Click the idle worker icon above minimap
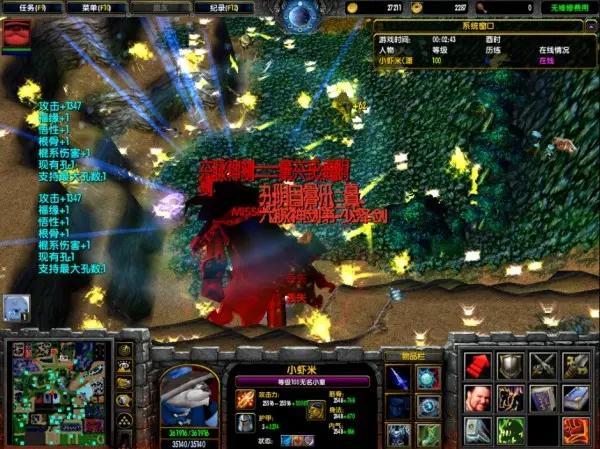Image resolution: width=600 pixels, height=449 pixels. tap(17, 306)
